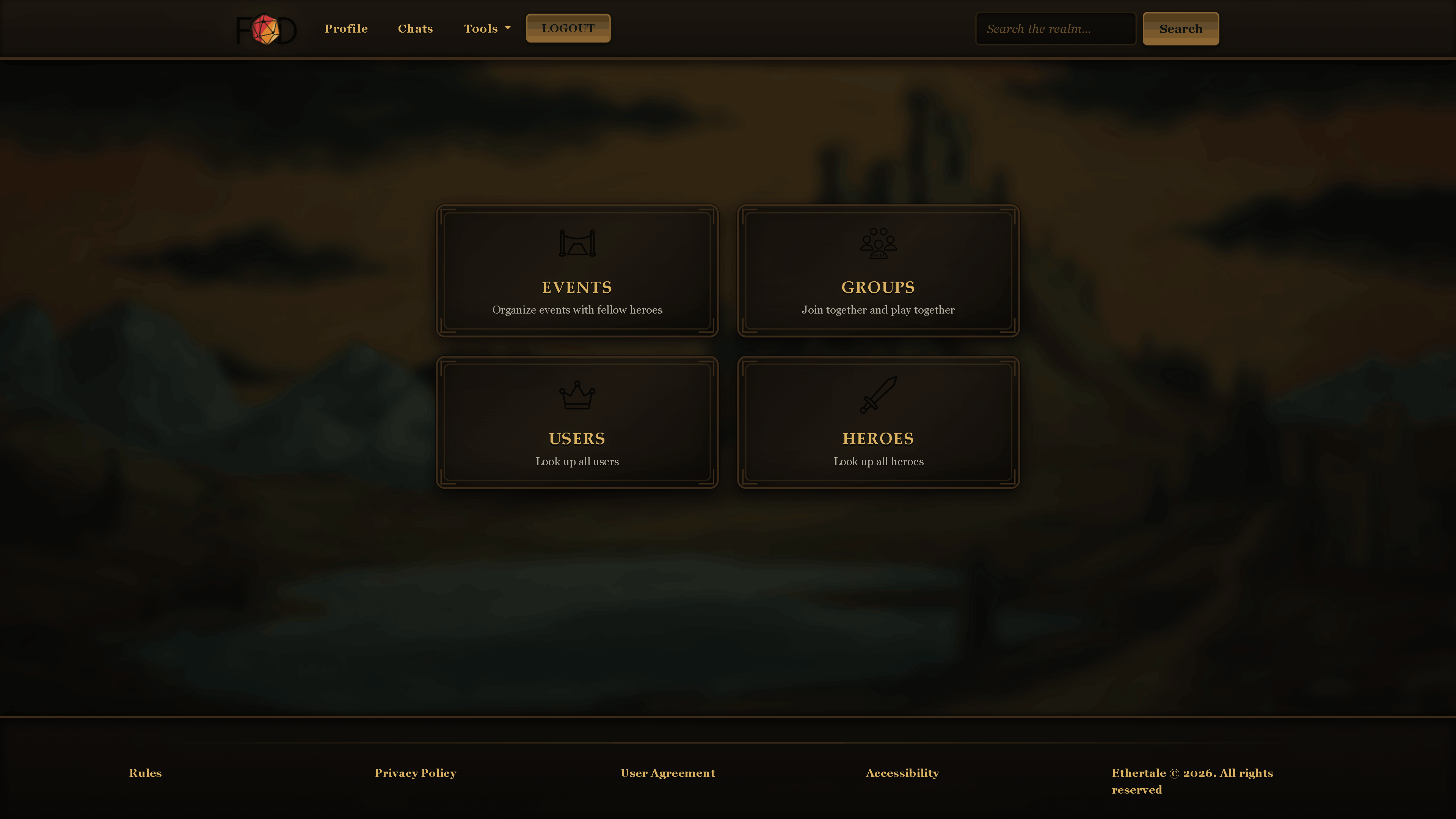View the User Agreement page
Image resolution: width=1456 pixels, height=819 pixels.
pyautogui.click(x=667, y=773)
